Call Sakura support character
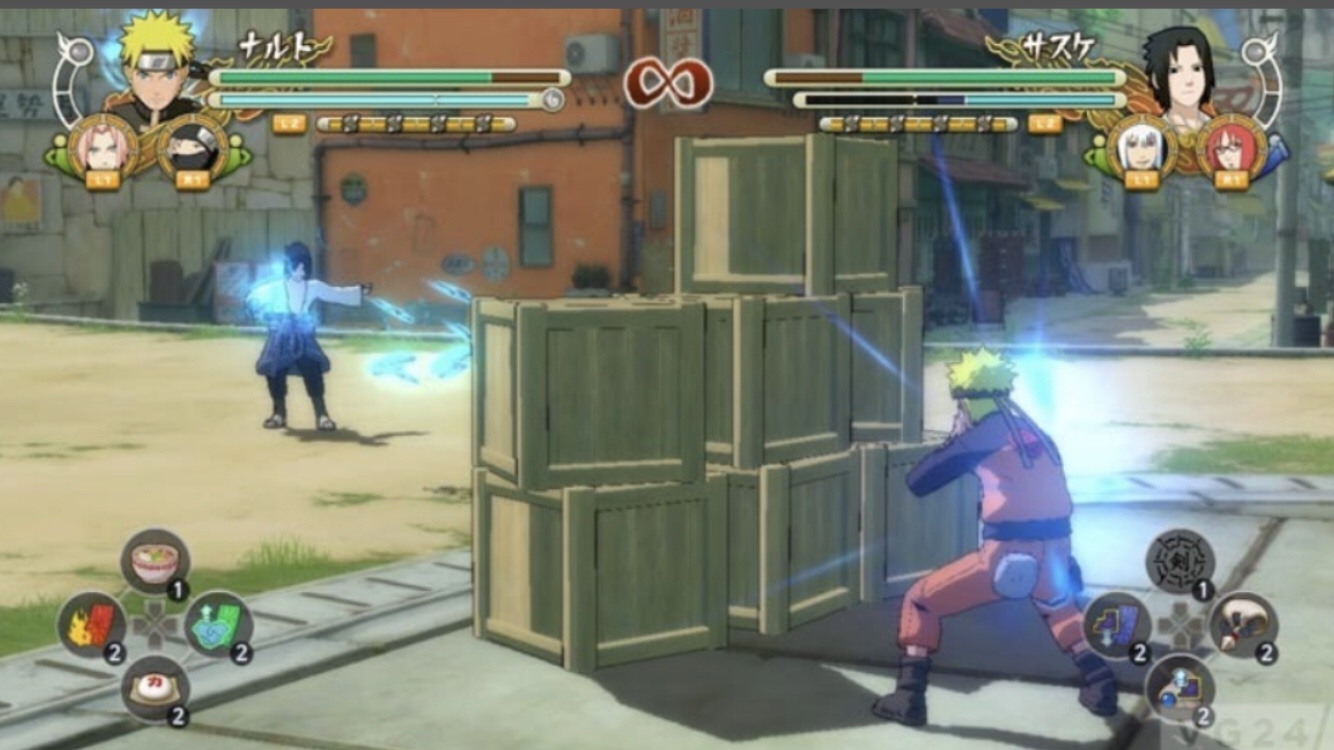This screenshot has height=750, width=1334. click(102, 148)
